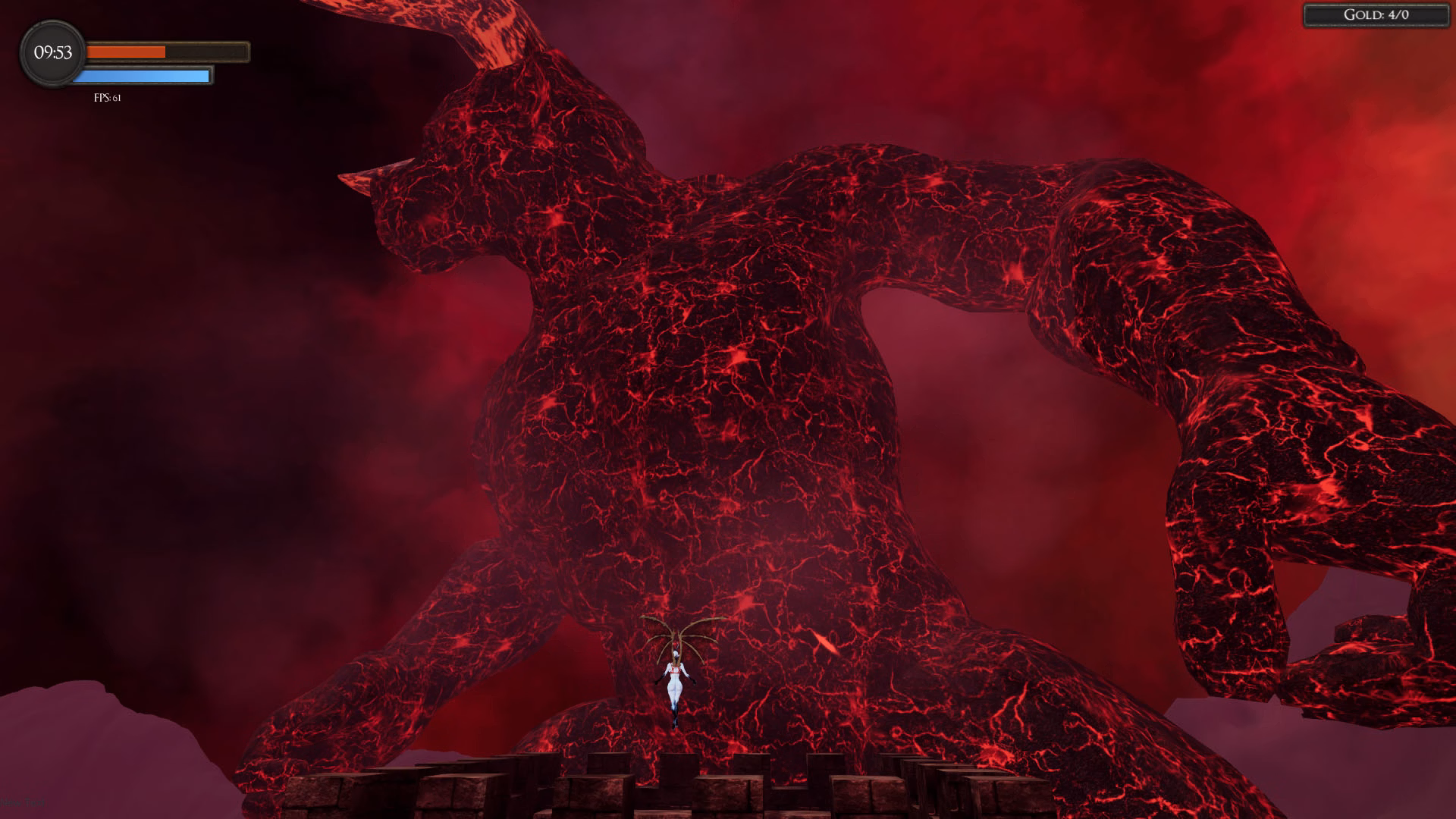
Task: Expand the New Text label bottom left
Action: [x=24, y=802]
